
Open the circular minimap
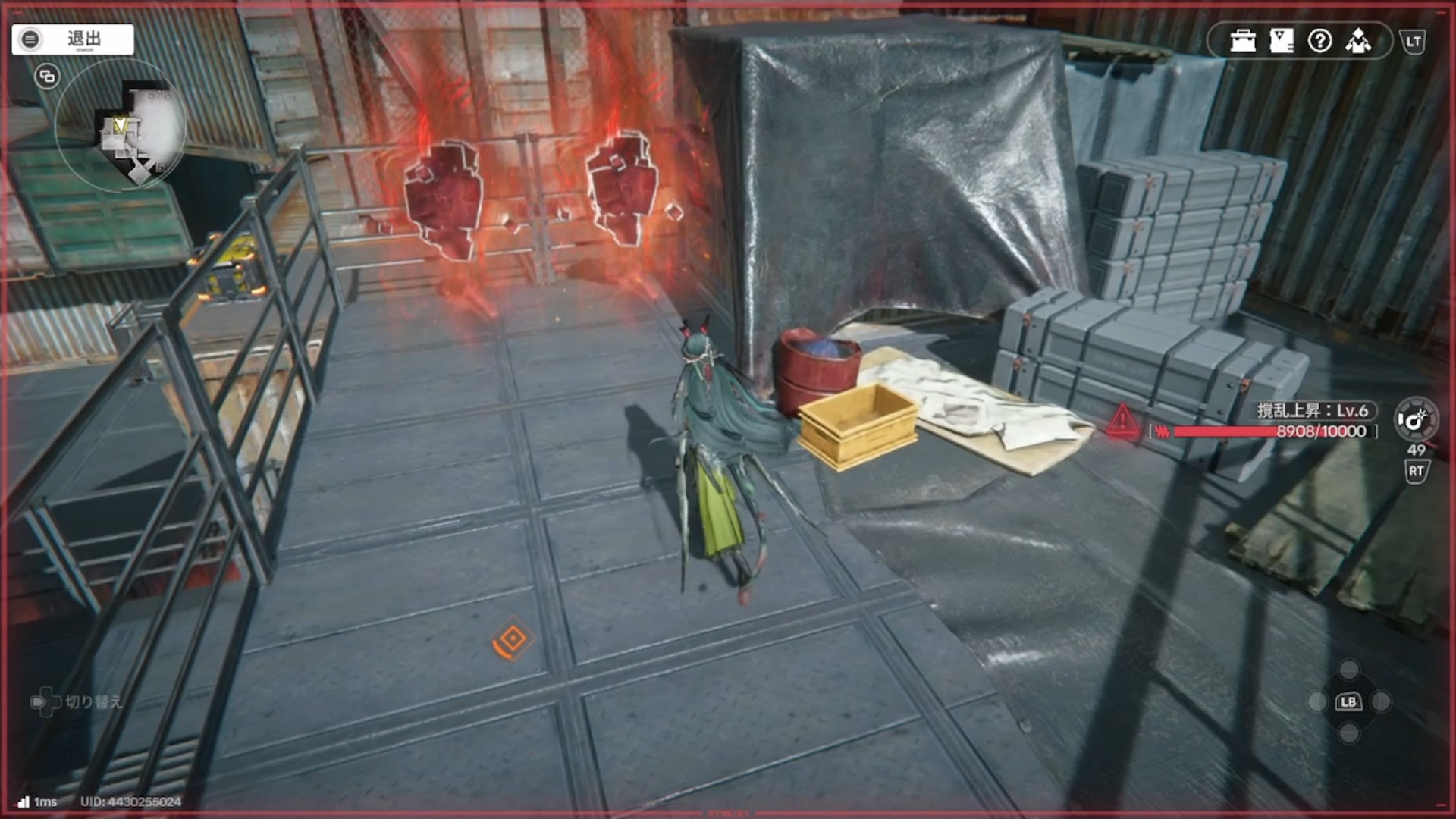pos(121,126)
